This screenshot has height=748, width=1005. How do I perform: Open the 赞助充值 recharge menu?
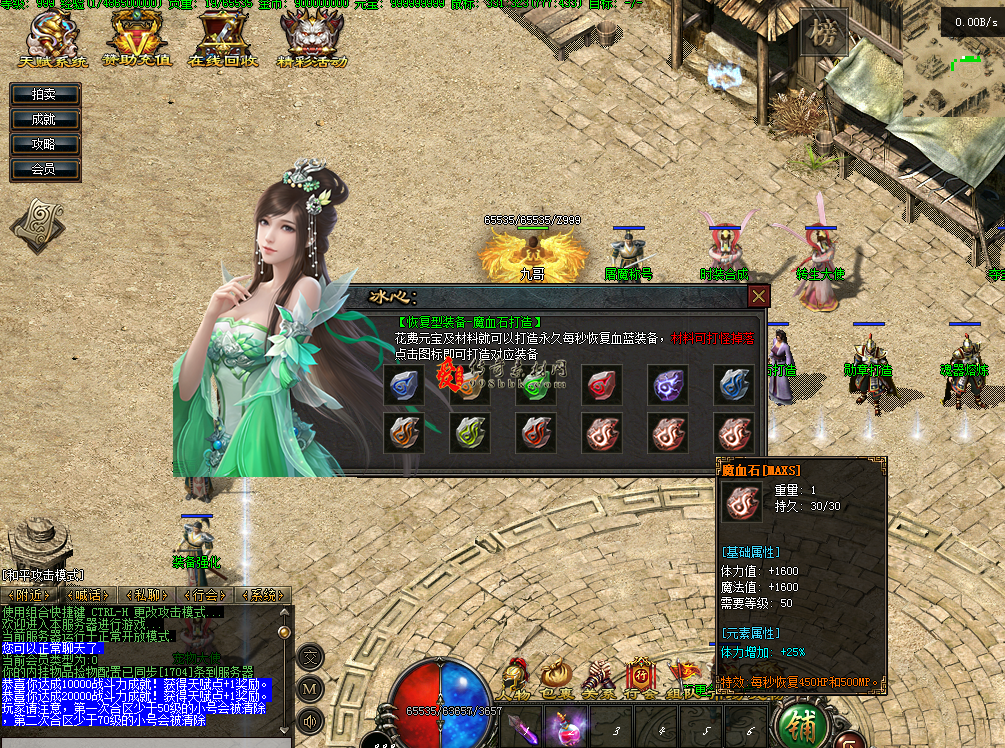click(x=139, y=40)
